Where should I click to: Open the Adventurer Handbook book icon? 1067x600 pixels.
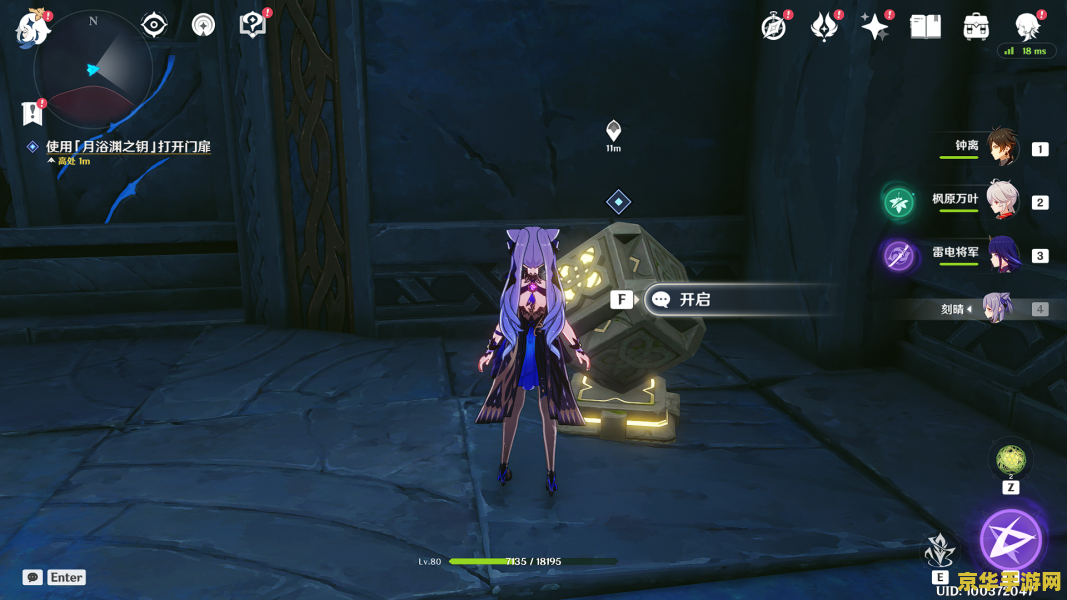(925, 27)
